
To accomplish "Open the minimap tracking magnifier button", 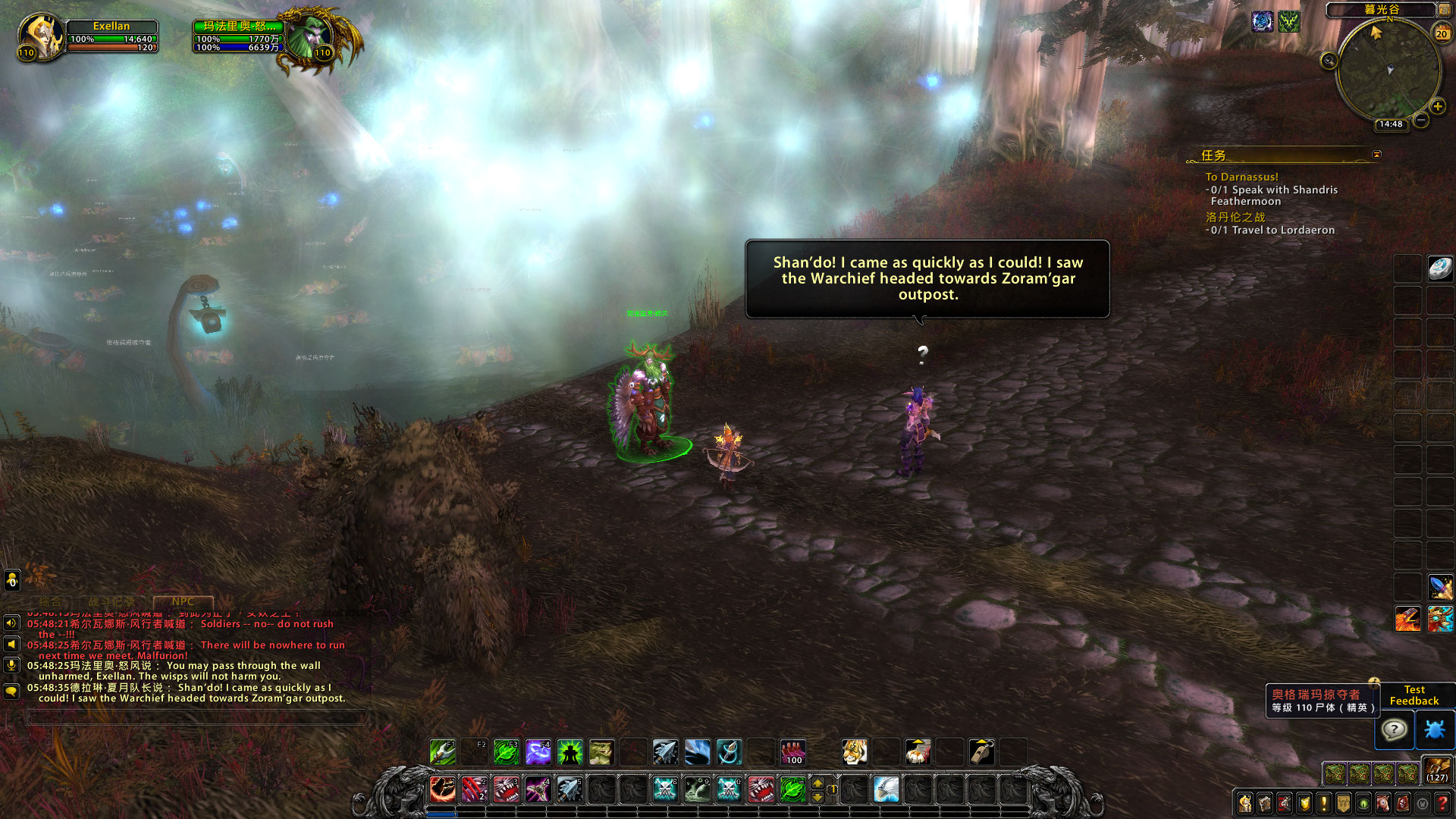I will pos(1329,61).
